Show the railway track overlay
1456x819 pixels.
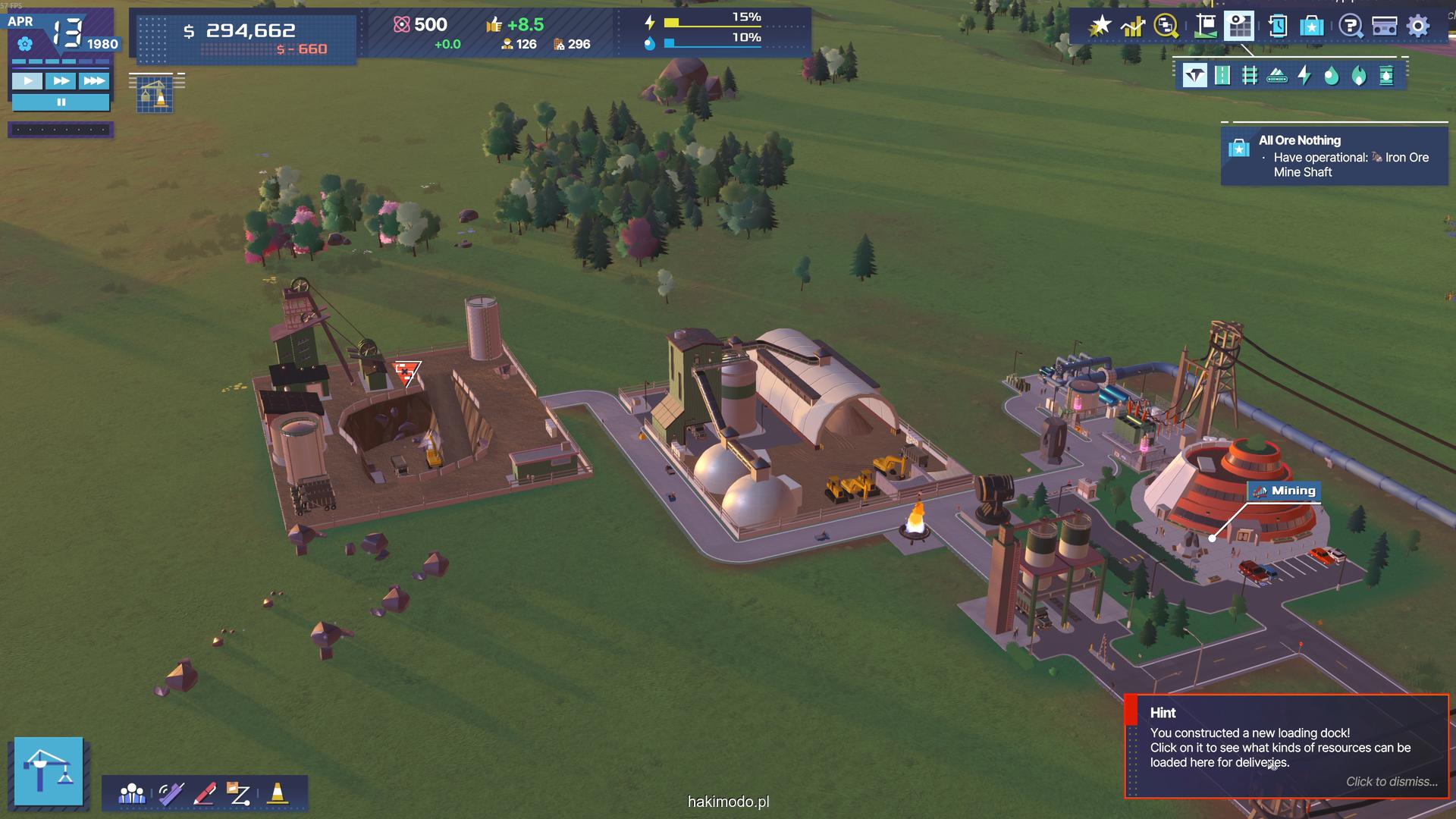1250,76
